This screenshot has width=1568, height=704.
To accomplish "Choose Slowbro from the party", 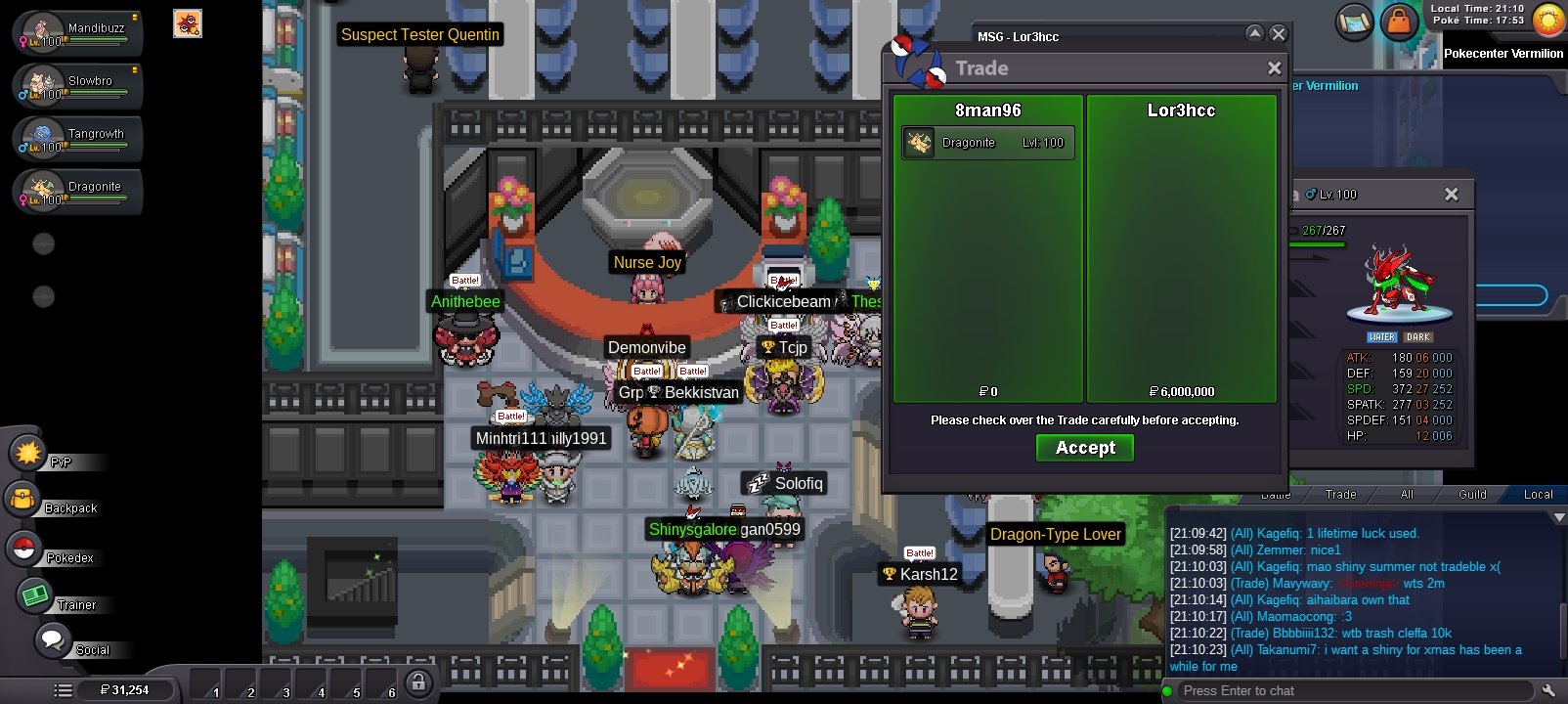I will (78, 87).
